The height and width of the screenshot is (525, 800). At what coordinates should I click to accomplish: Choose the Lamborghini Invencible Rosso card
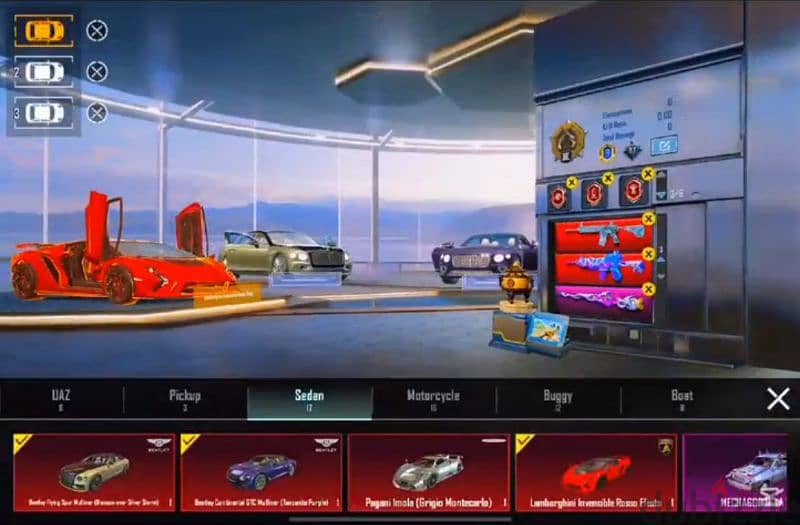tap(595, 471)
